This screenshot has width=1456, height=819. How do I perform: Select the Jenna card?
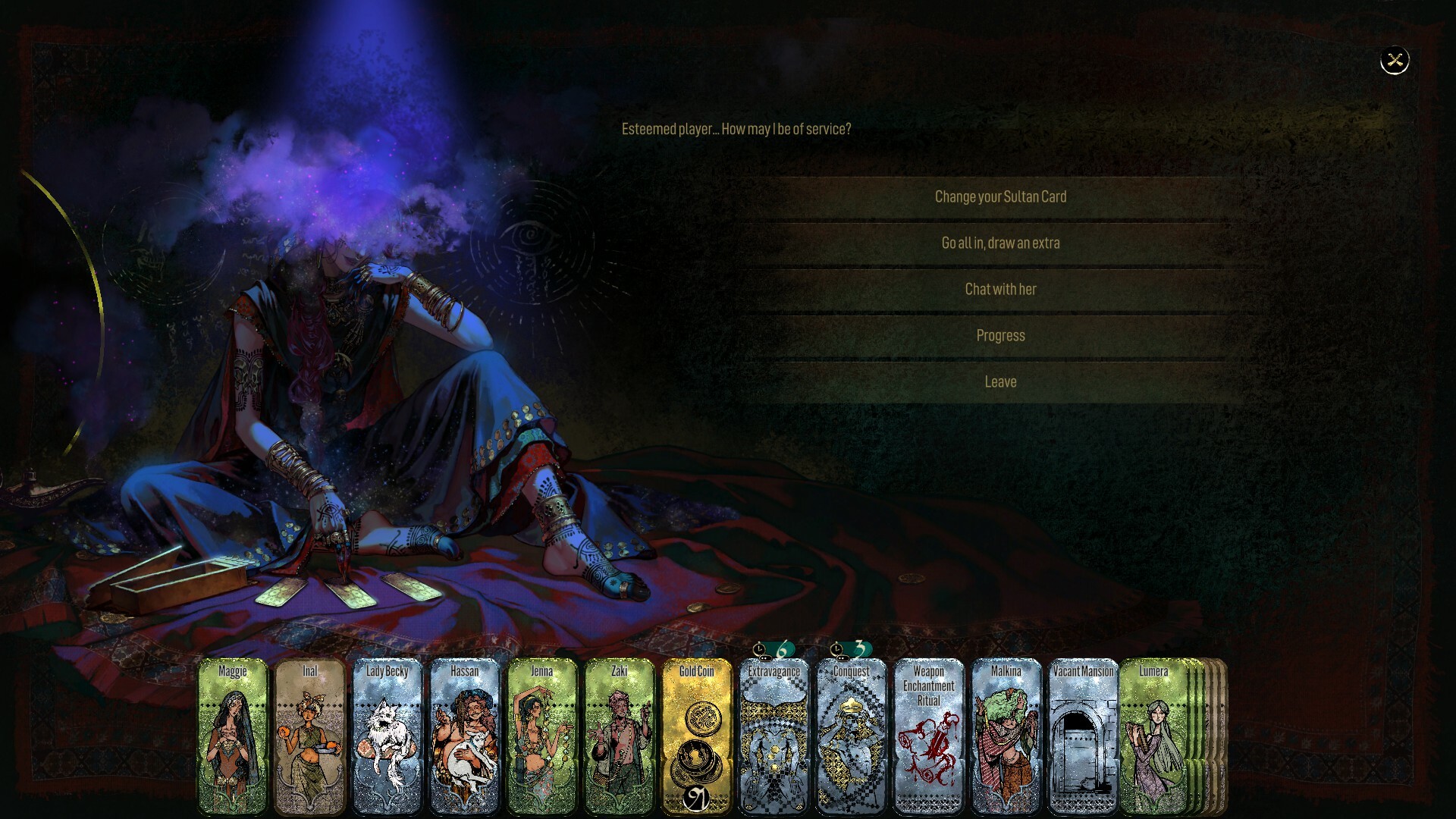click(x=542, y=736)
